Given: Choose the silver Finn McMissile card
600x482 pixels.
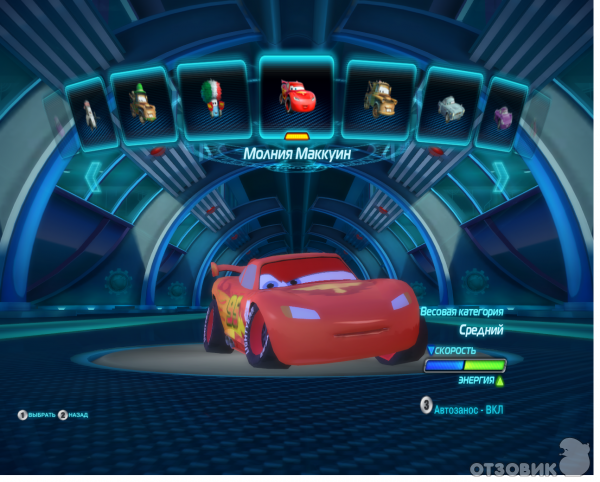Looking at the screenshot, I should tap(452, 105).
